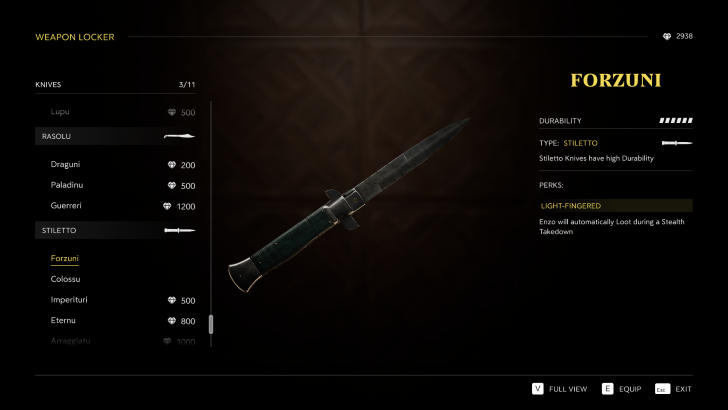This screenshot has height=410, width=728.
Task: Select the Forzuni stiletto
Action: [x=65, y=258]
